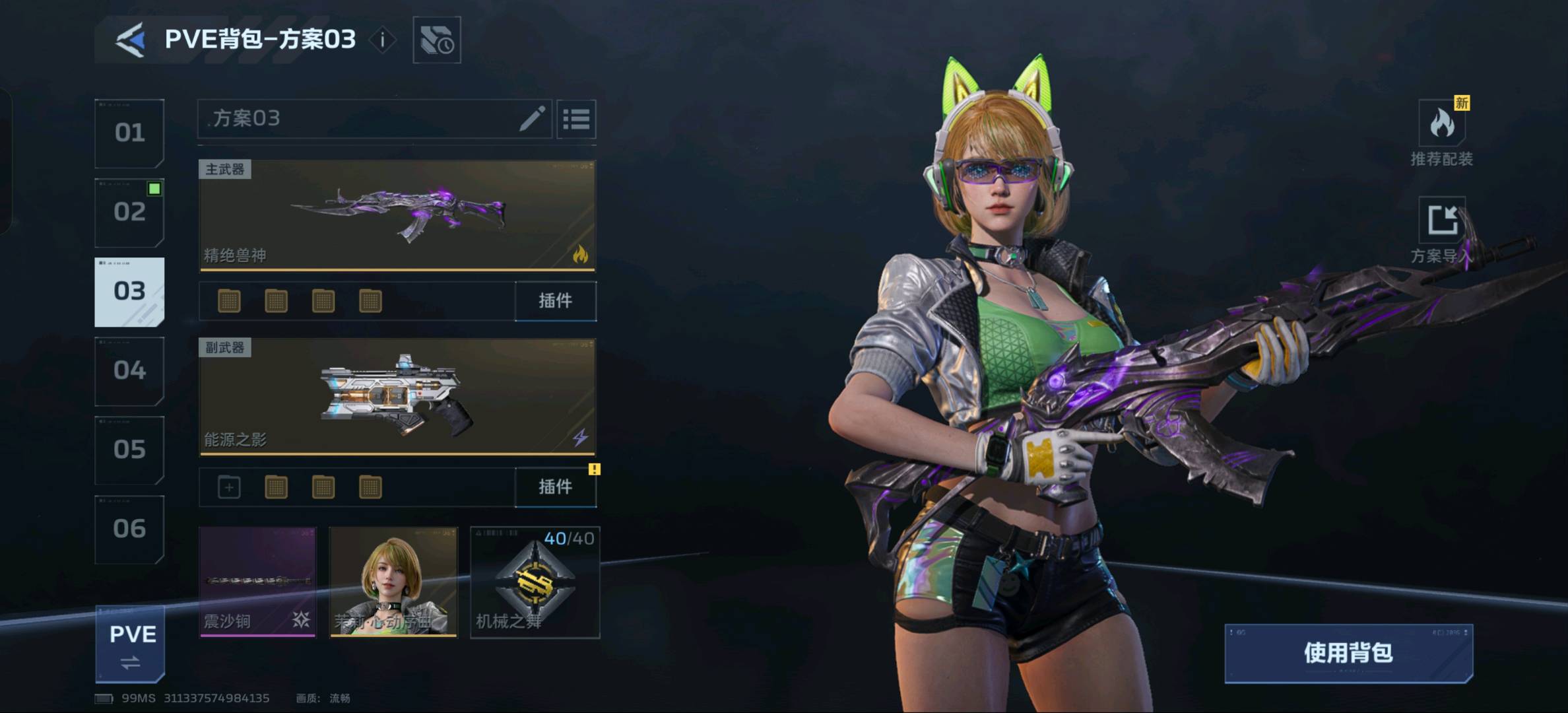This screenshot has height=713, width=1568.
Task: Add a plugin in the empty plus slot
Action: [x=229, y=488]
